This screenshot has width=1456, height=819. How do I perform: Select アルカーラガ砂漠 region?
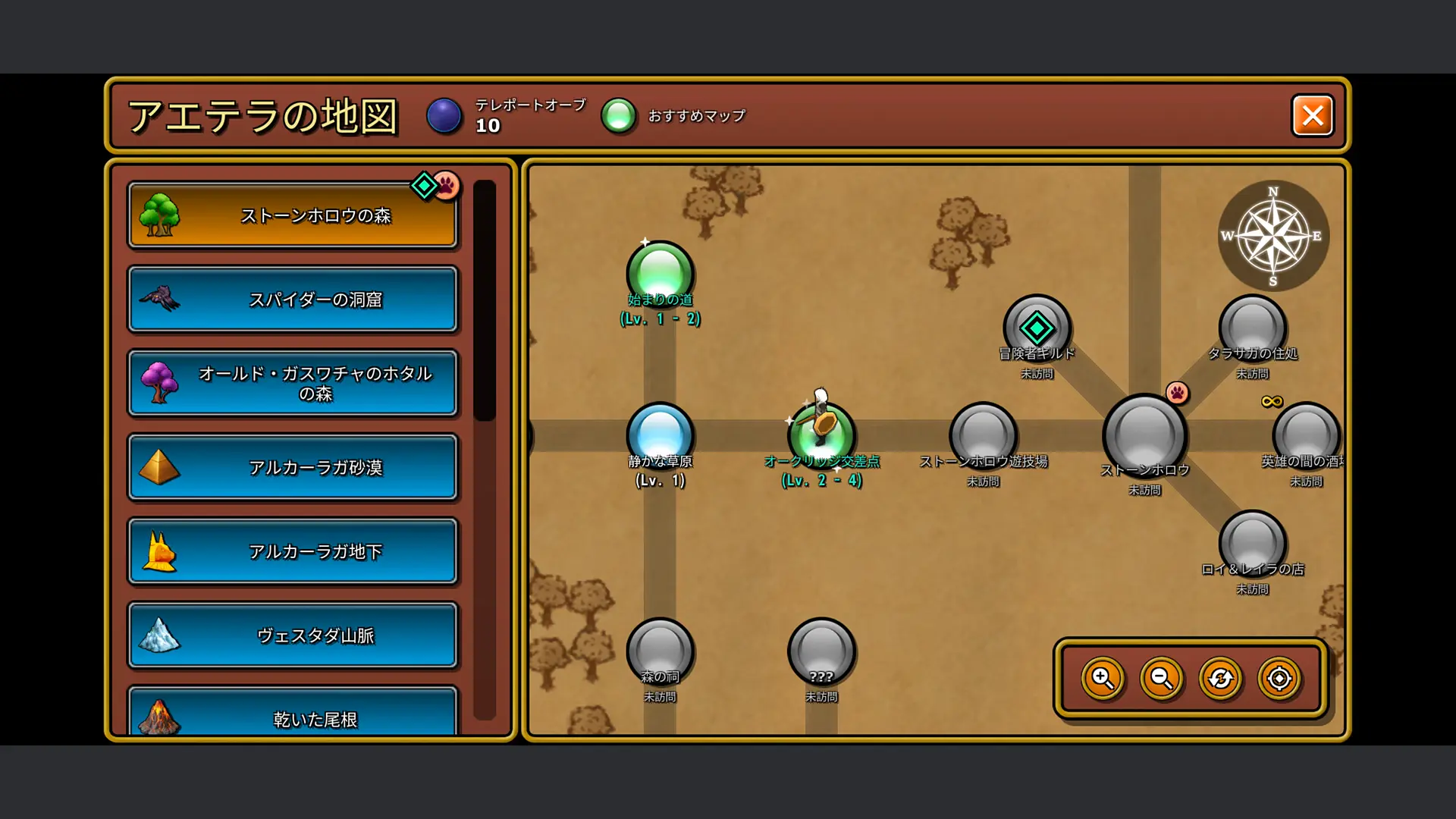pyautogui.click(x=293, y=467)
